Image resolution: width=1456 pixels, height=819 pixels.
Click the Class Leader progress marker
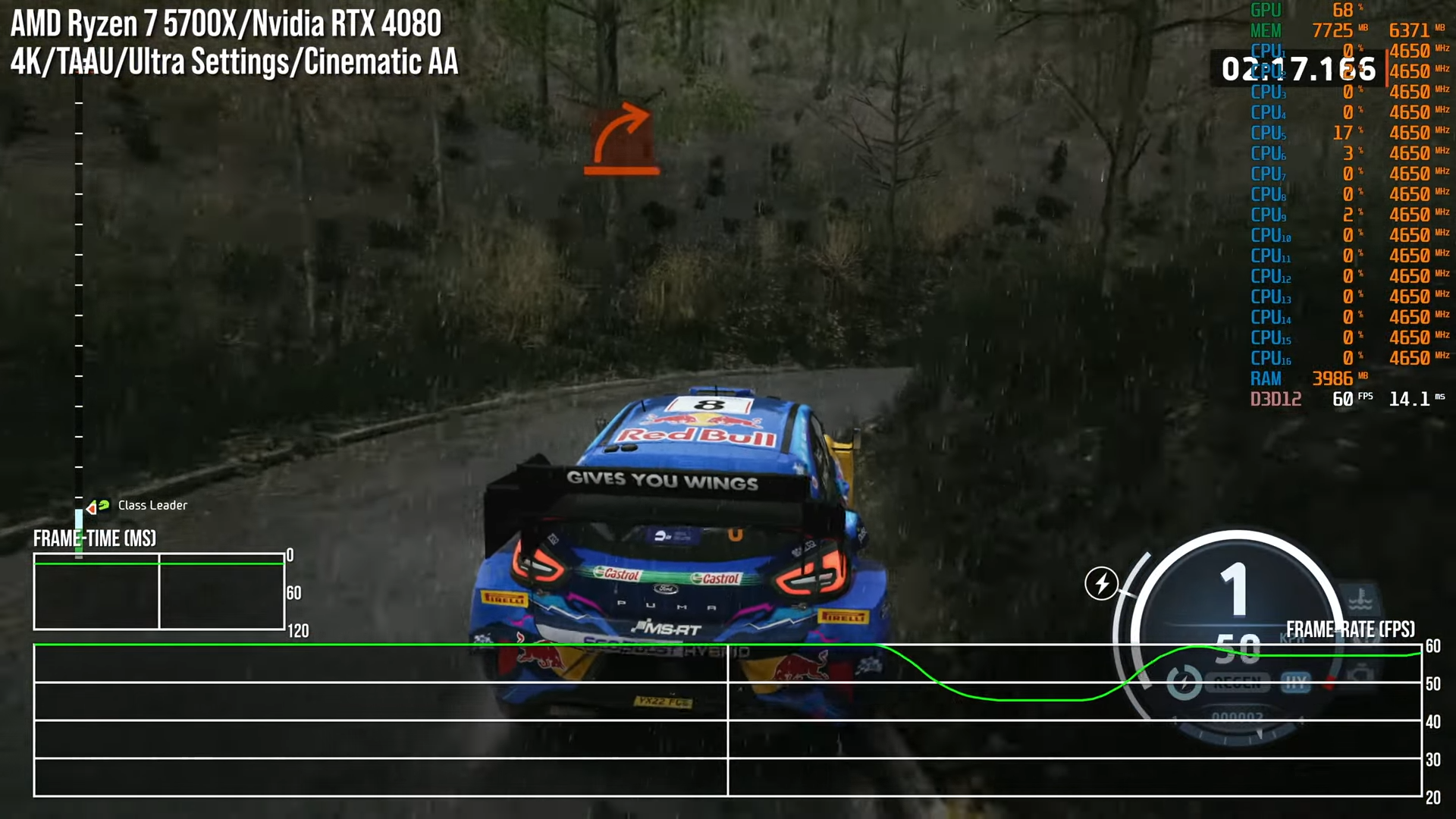pos(98,506)
